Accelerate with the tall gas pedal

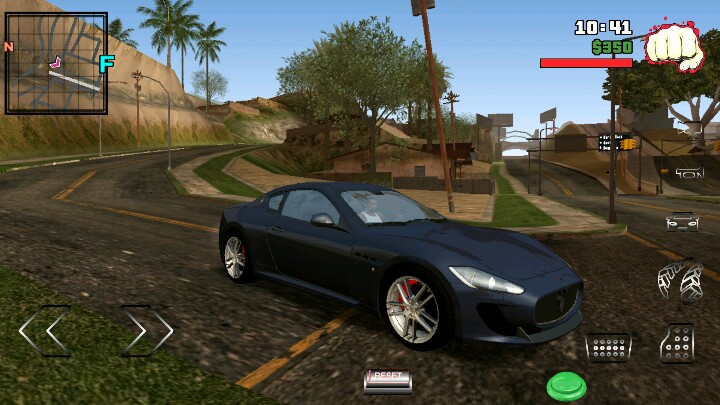point(677,343)
